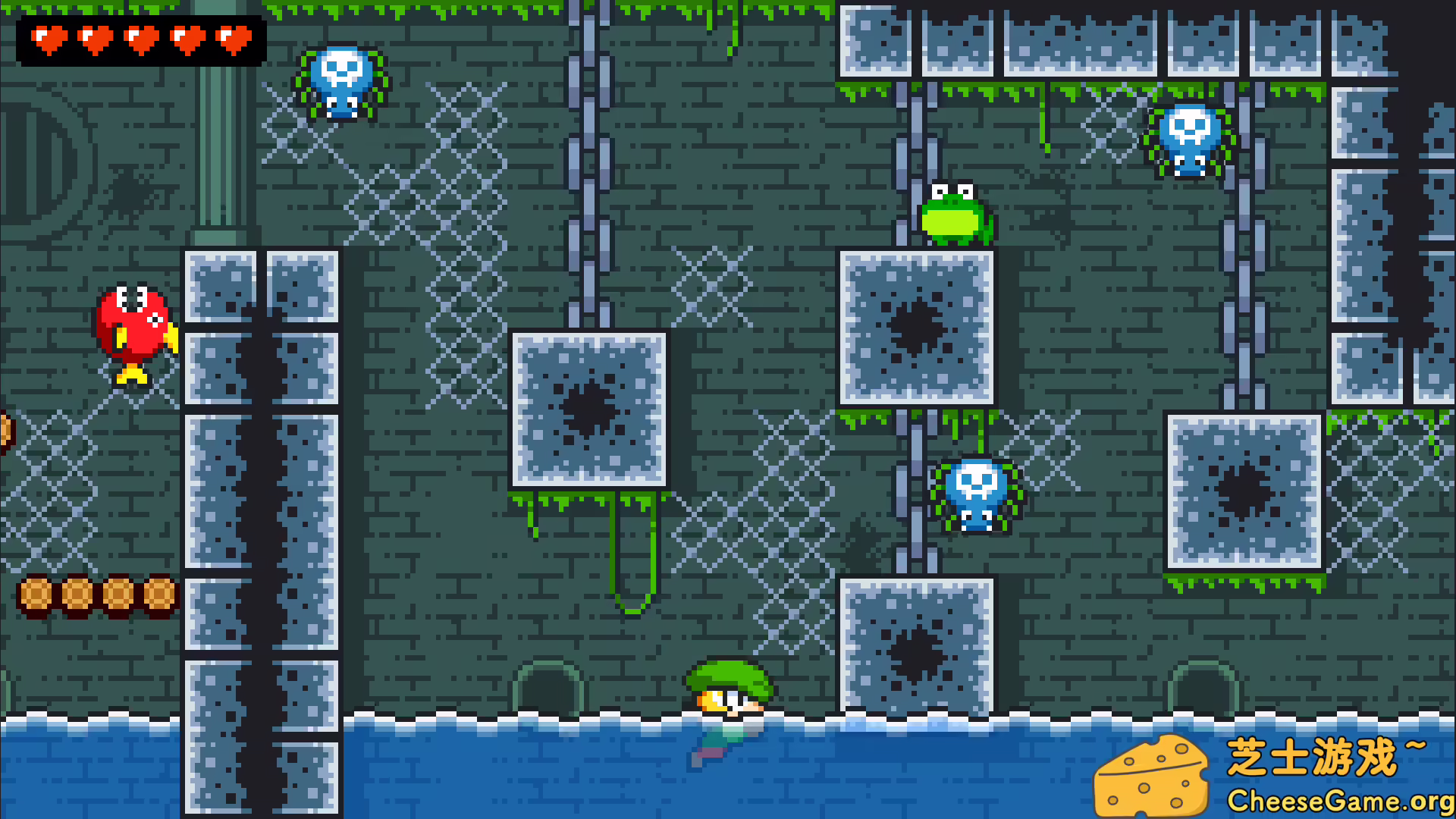Click the blue skull spider in the center
Screen dimensions: 1456x819
(x=974, y=493)
